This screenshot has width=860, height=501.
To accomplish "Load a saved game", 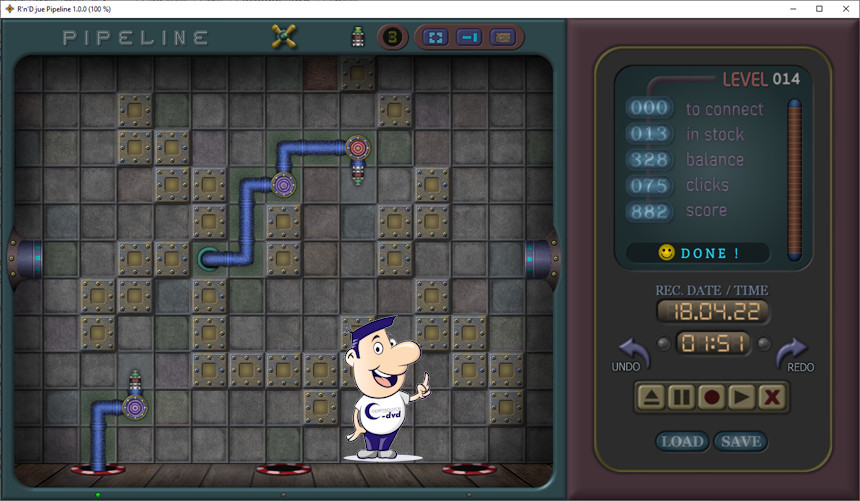I will 682,441.
